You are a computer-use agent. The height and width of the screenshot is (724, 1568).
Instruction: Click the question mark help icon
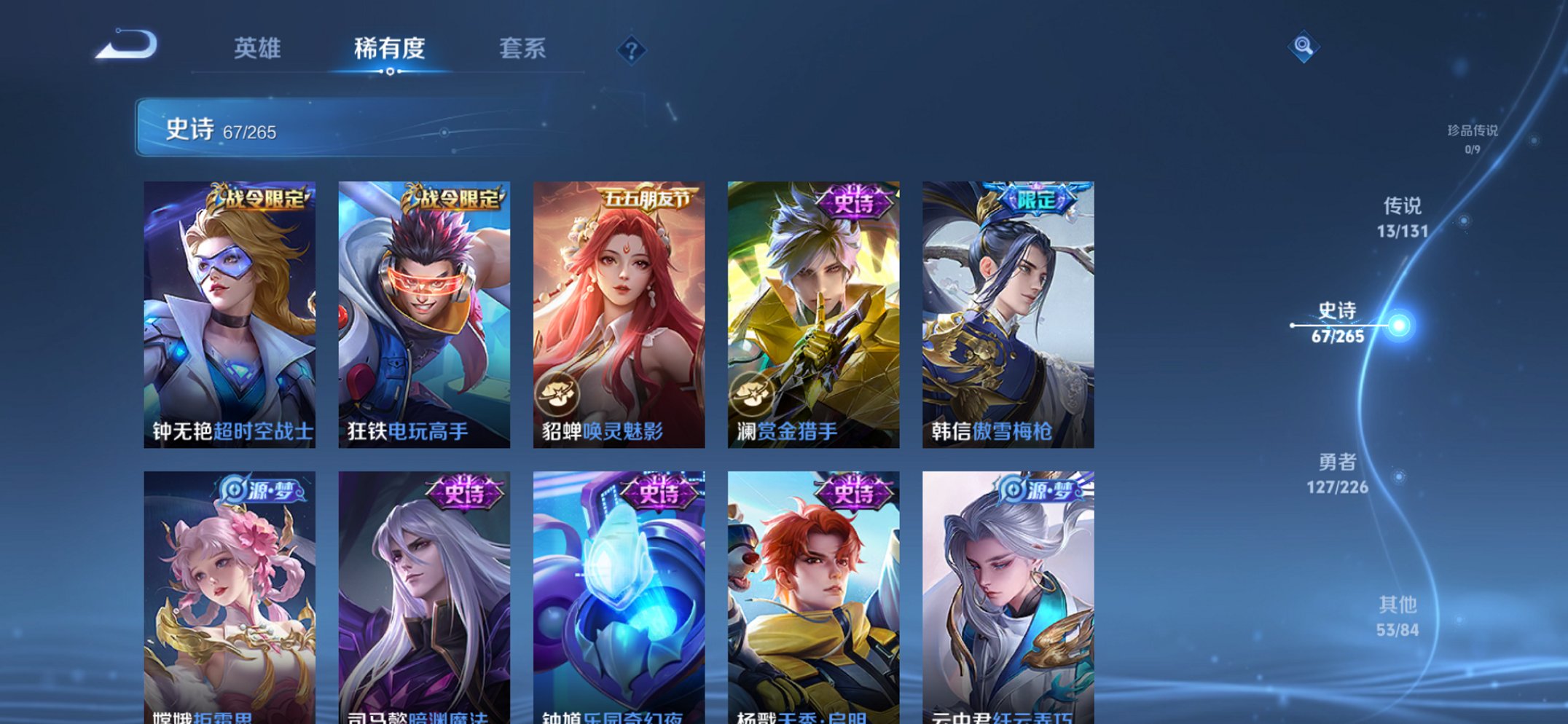pyautogui.click(x=632, y=50)
